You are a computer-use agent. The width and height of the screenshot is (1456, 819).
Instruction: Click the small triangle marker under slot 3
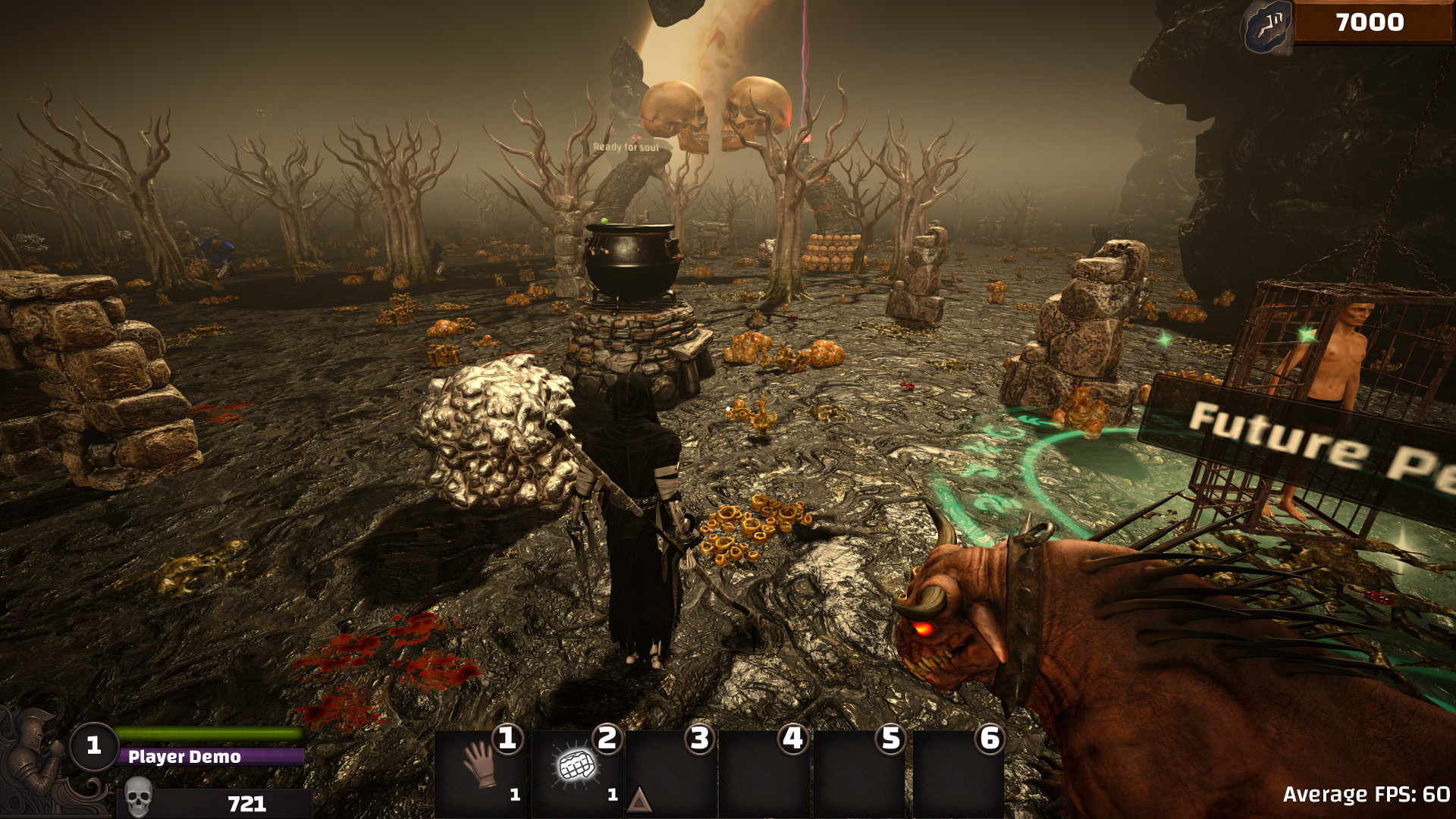pos(638,799)
